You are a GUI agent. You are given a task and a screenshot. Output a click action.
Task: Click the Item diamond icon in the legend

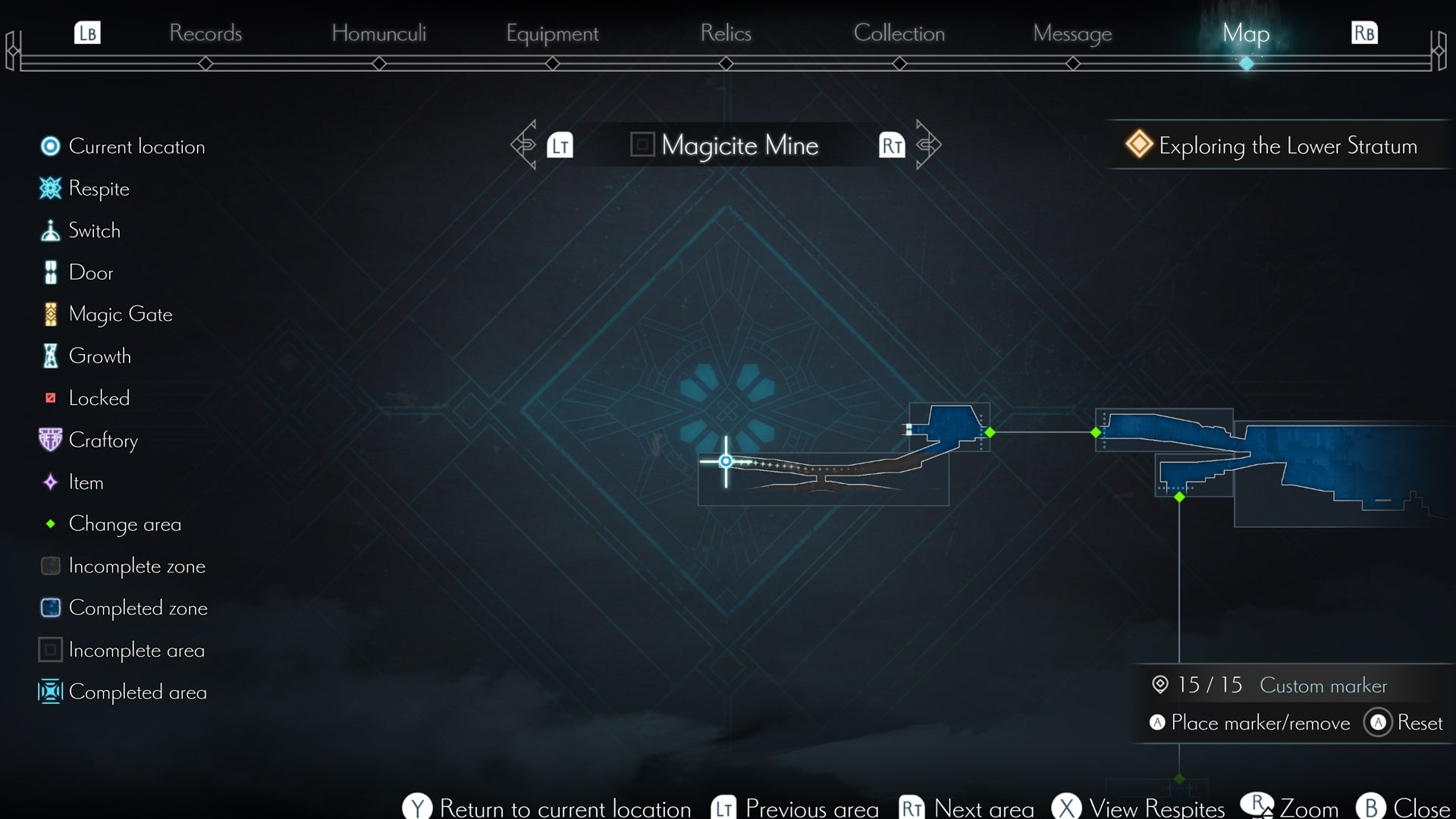50,482
